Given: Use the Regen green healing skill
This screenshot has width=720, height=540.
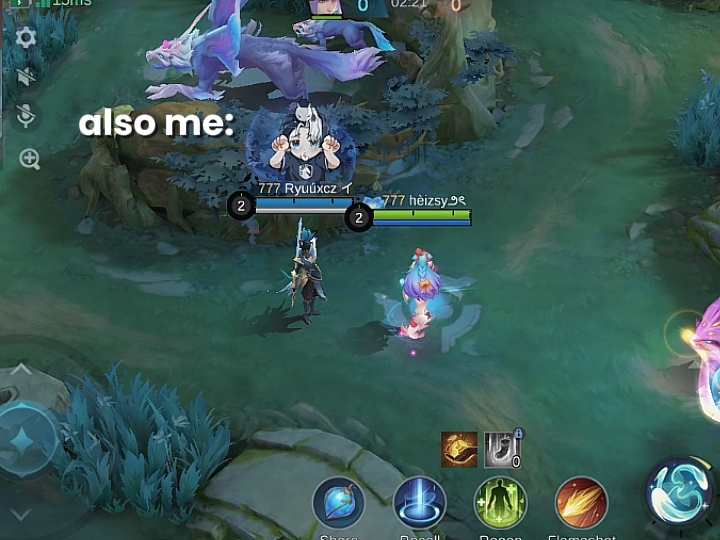Looking at the screenshot, I should 500,502.
